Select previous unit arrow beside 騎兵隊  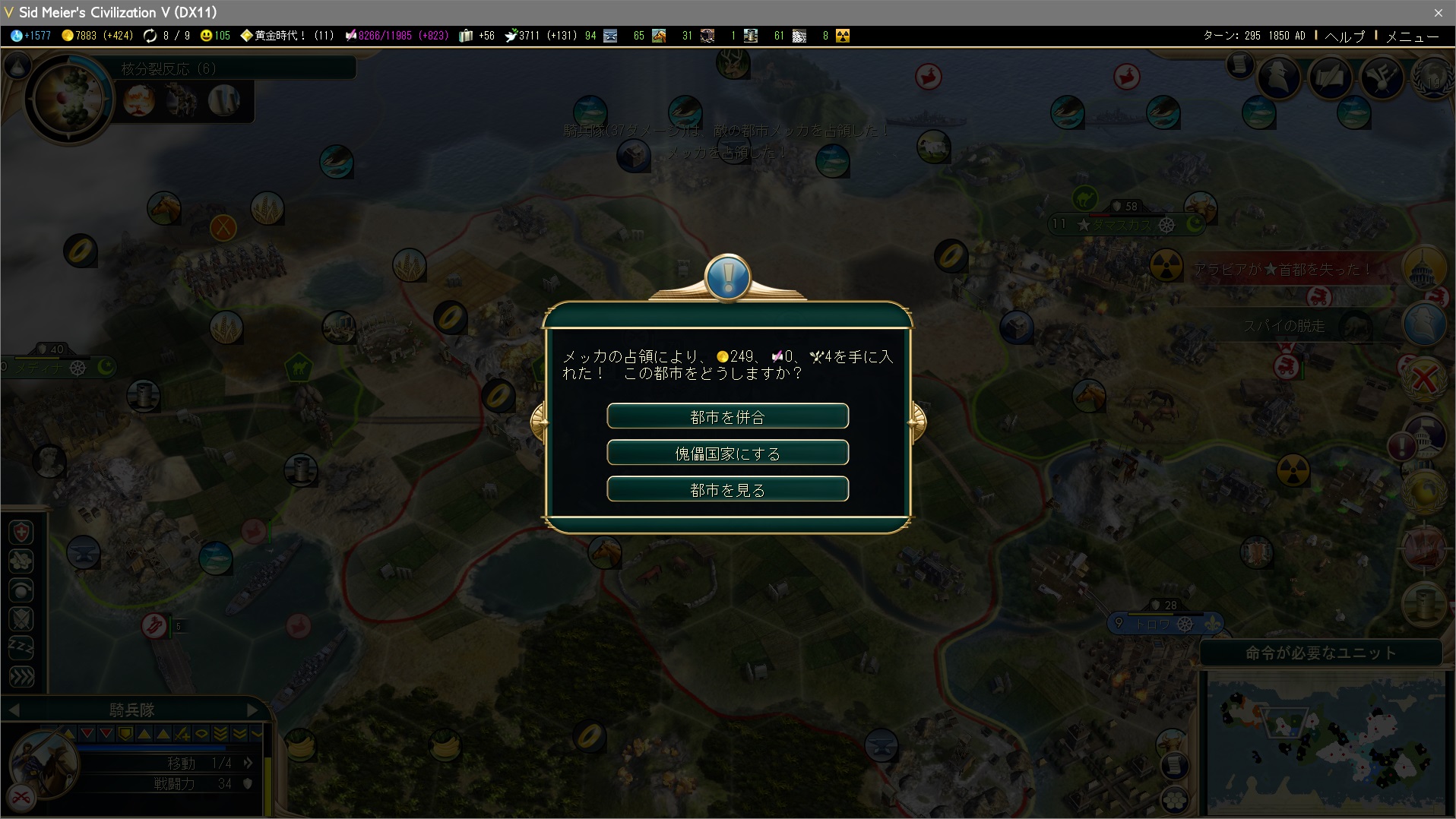13,710
